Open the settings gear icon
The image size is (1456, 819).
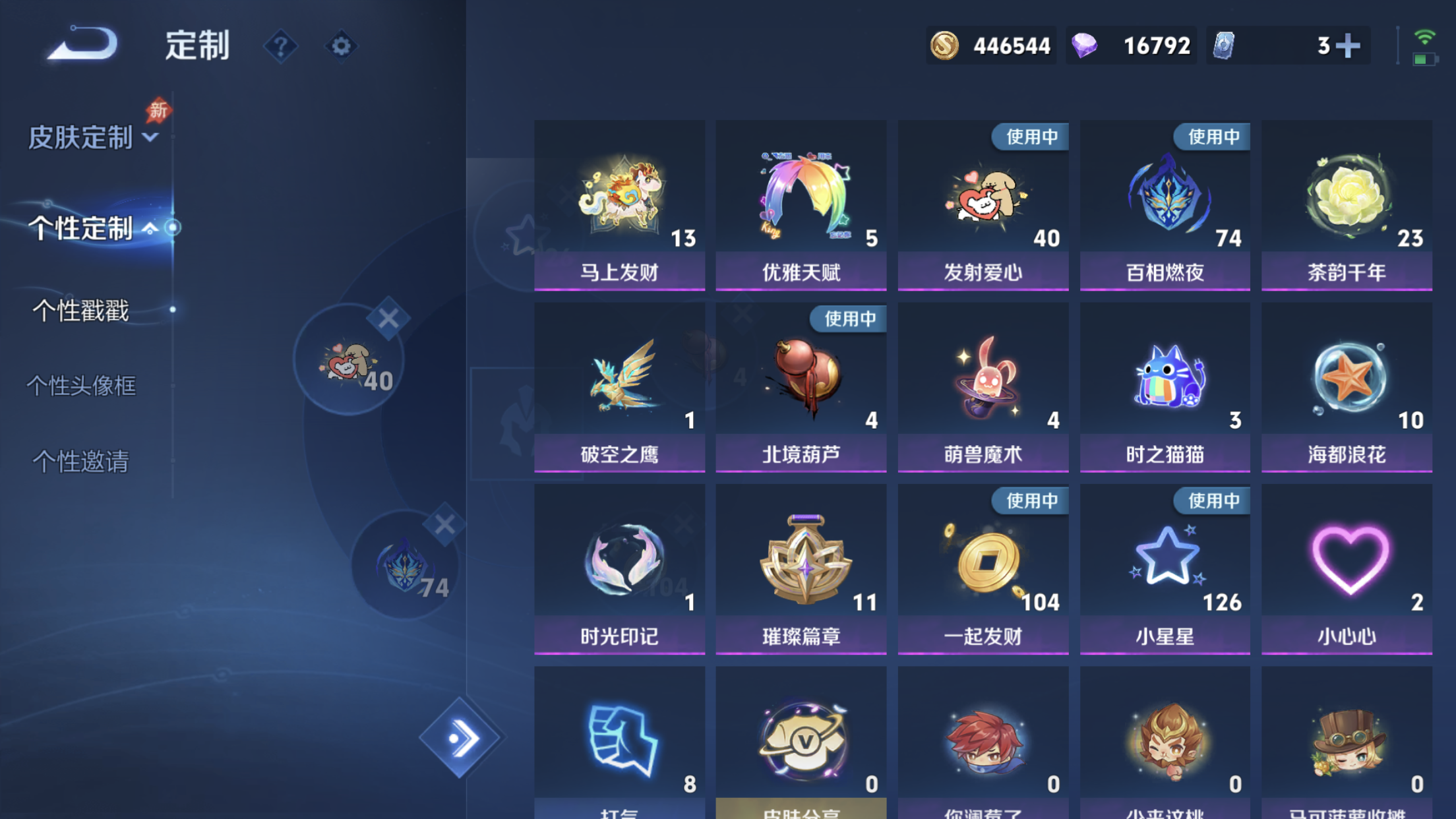click(340, 46)
